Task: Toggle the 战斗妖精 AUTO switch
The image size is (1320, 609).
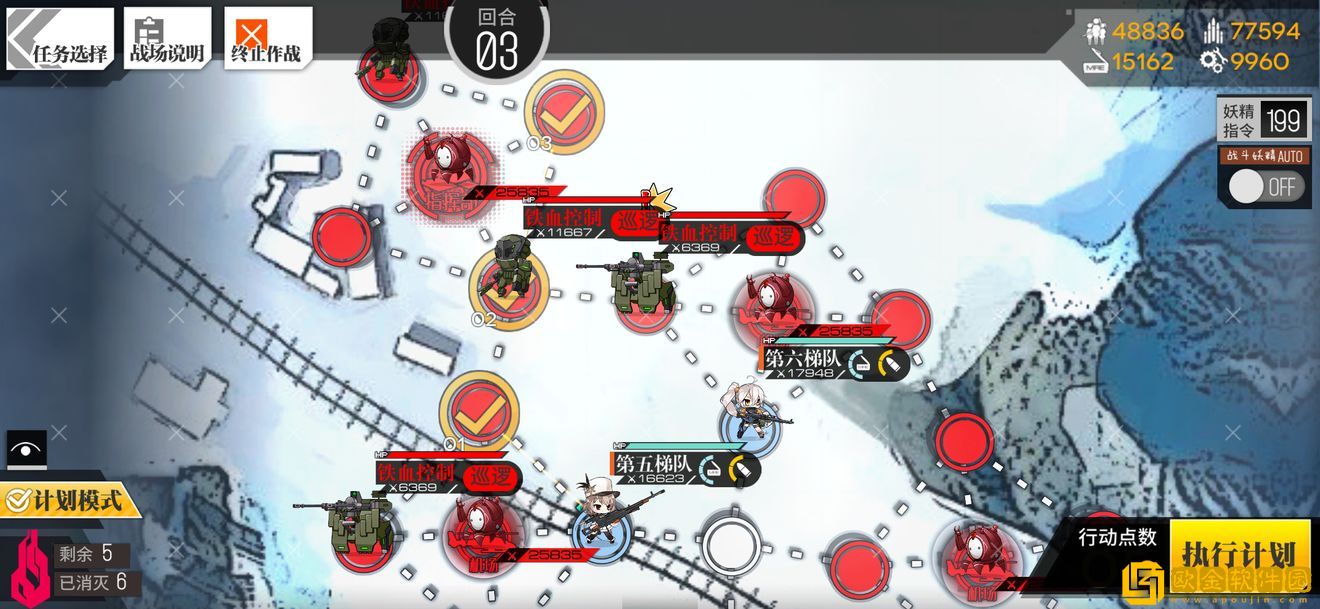Action: pos(1267,187)
